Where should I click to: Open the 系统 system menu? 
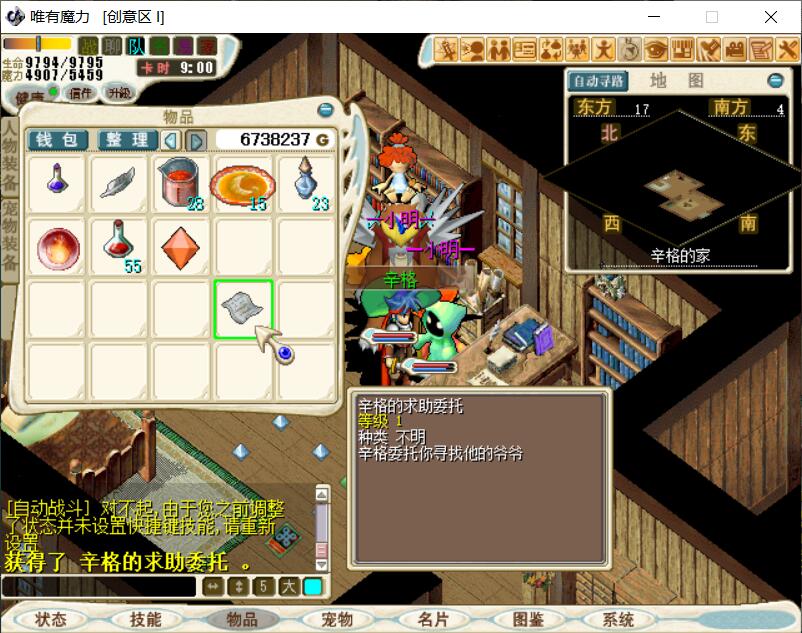point(619,619)
